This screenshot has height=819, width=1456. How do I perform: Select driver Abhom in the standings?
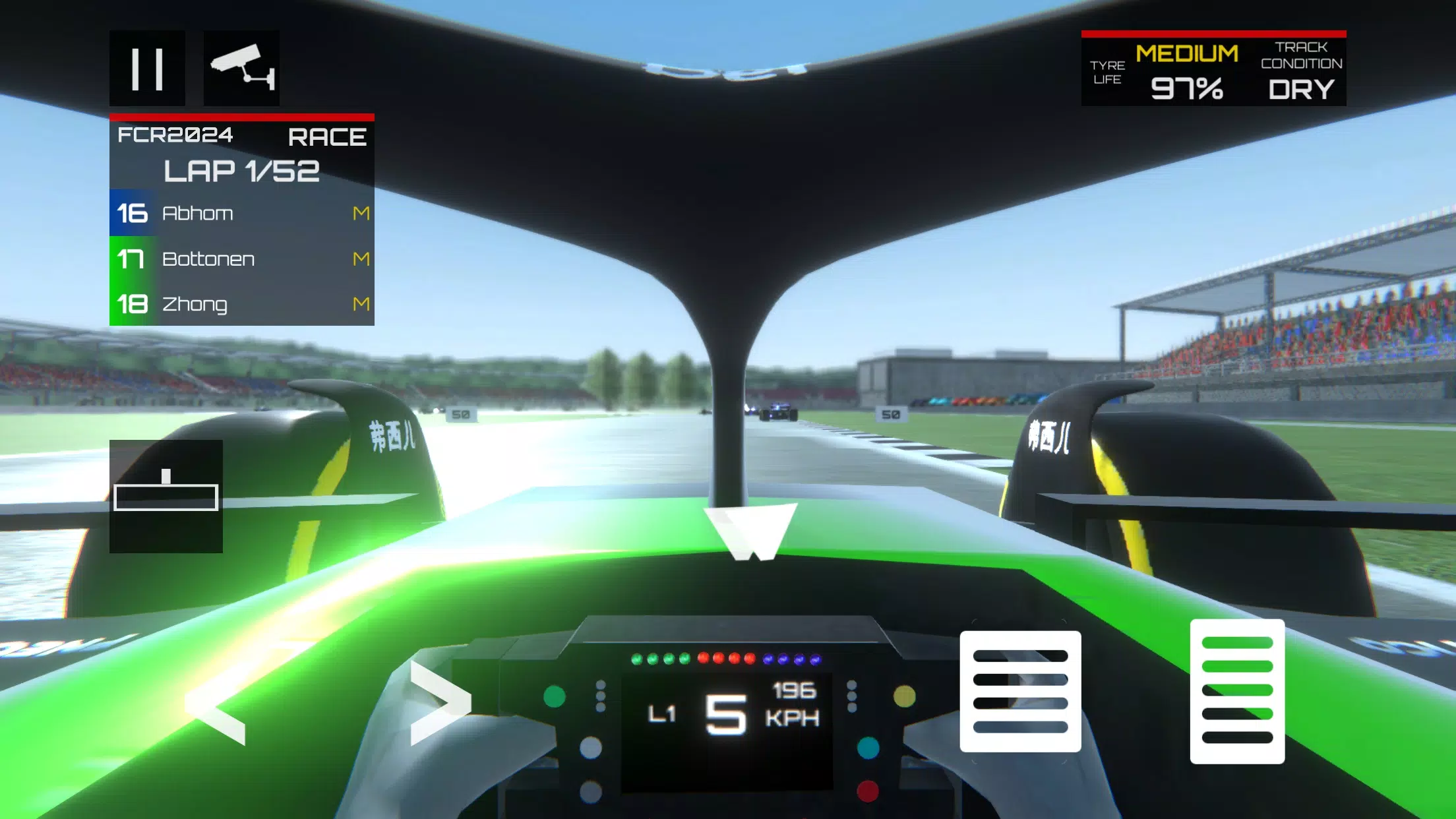(198, 212)
